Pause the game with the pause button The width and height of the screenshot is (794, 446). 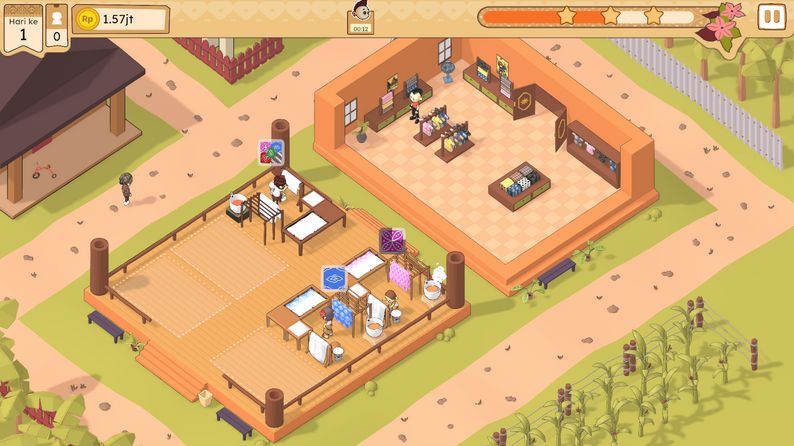click(x=770, y=16)
